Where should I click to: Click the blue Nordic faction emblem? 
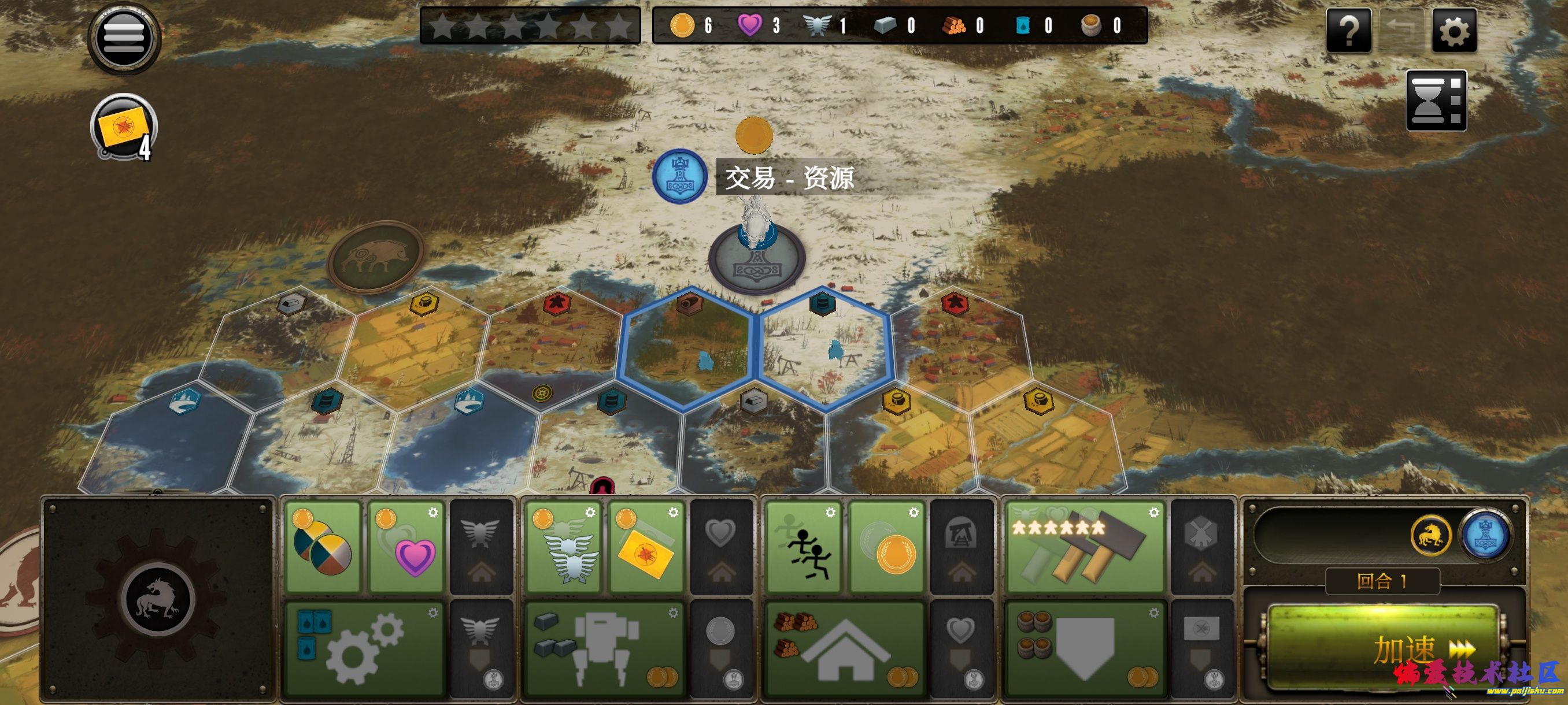pyautogui.click(x=679, y=176)
